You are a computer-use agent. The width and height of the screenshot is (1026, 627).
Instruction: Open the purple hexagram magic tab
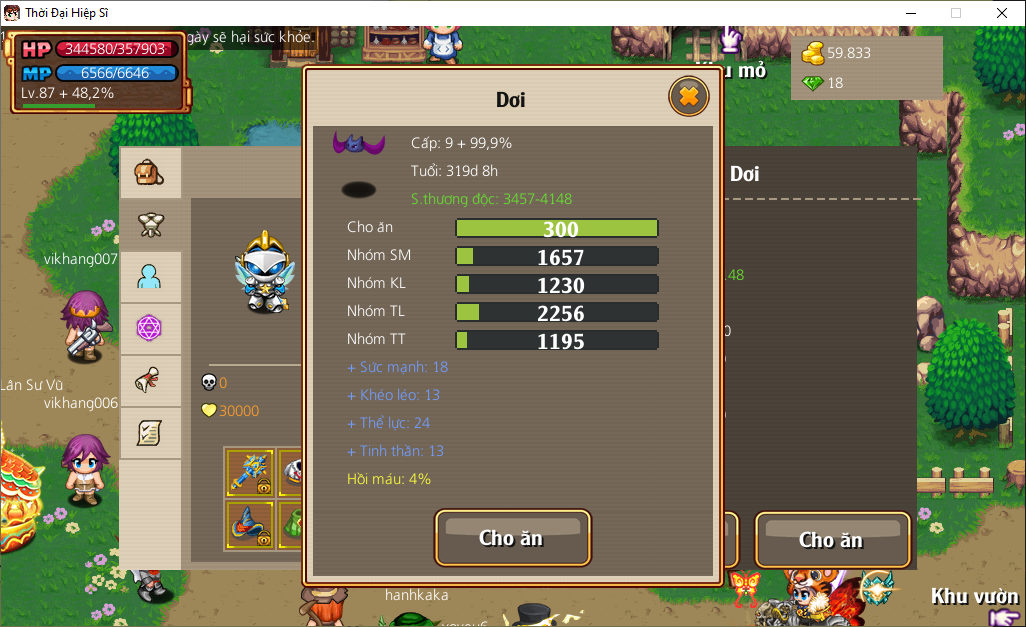click(150, 329)
